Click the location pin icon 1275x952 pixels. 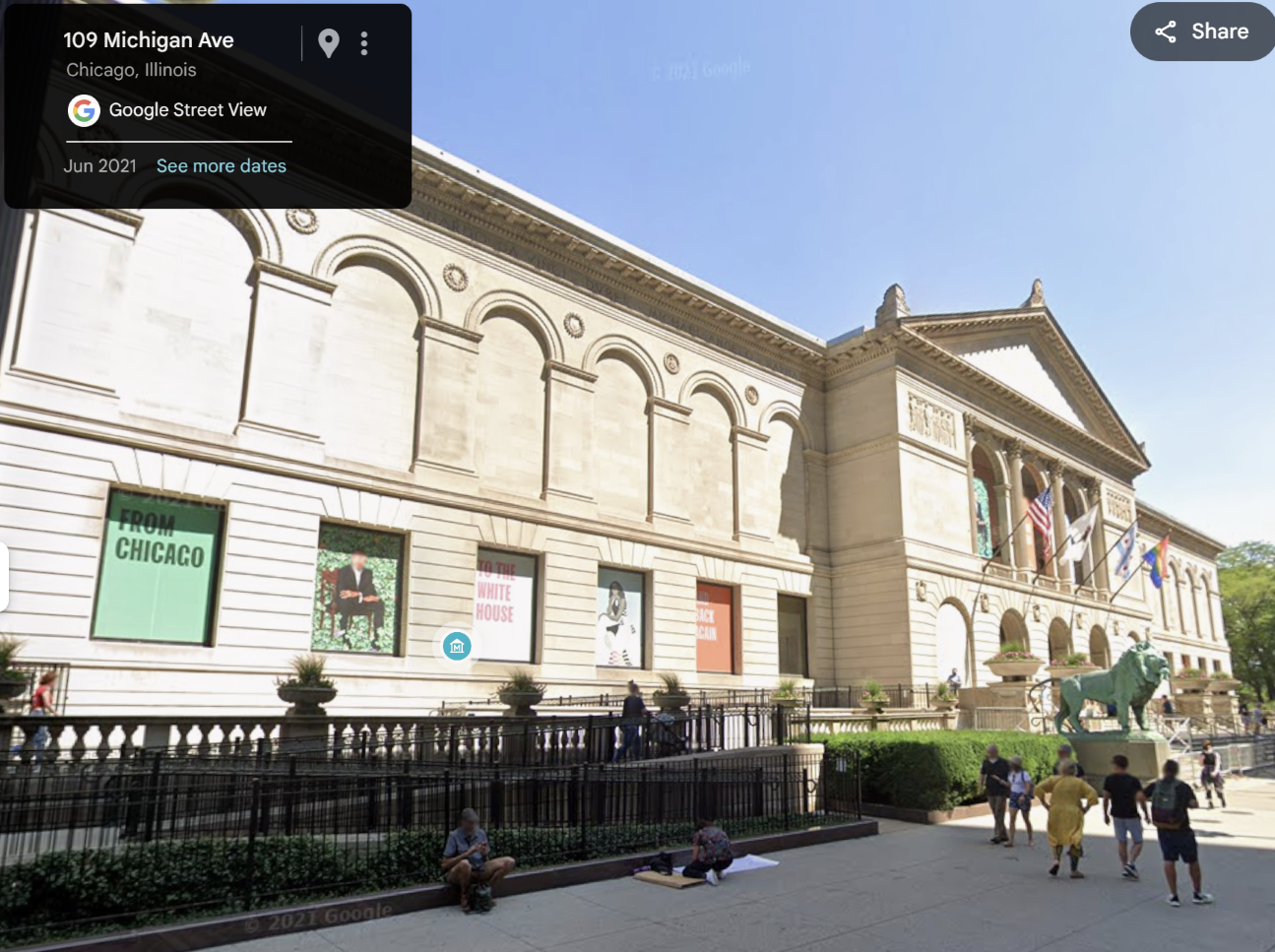coord(329,42)
